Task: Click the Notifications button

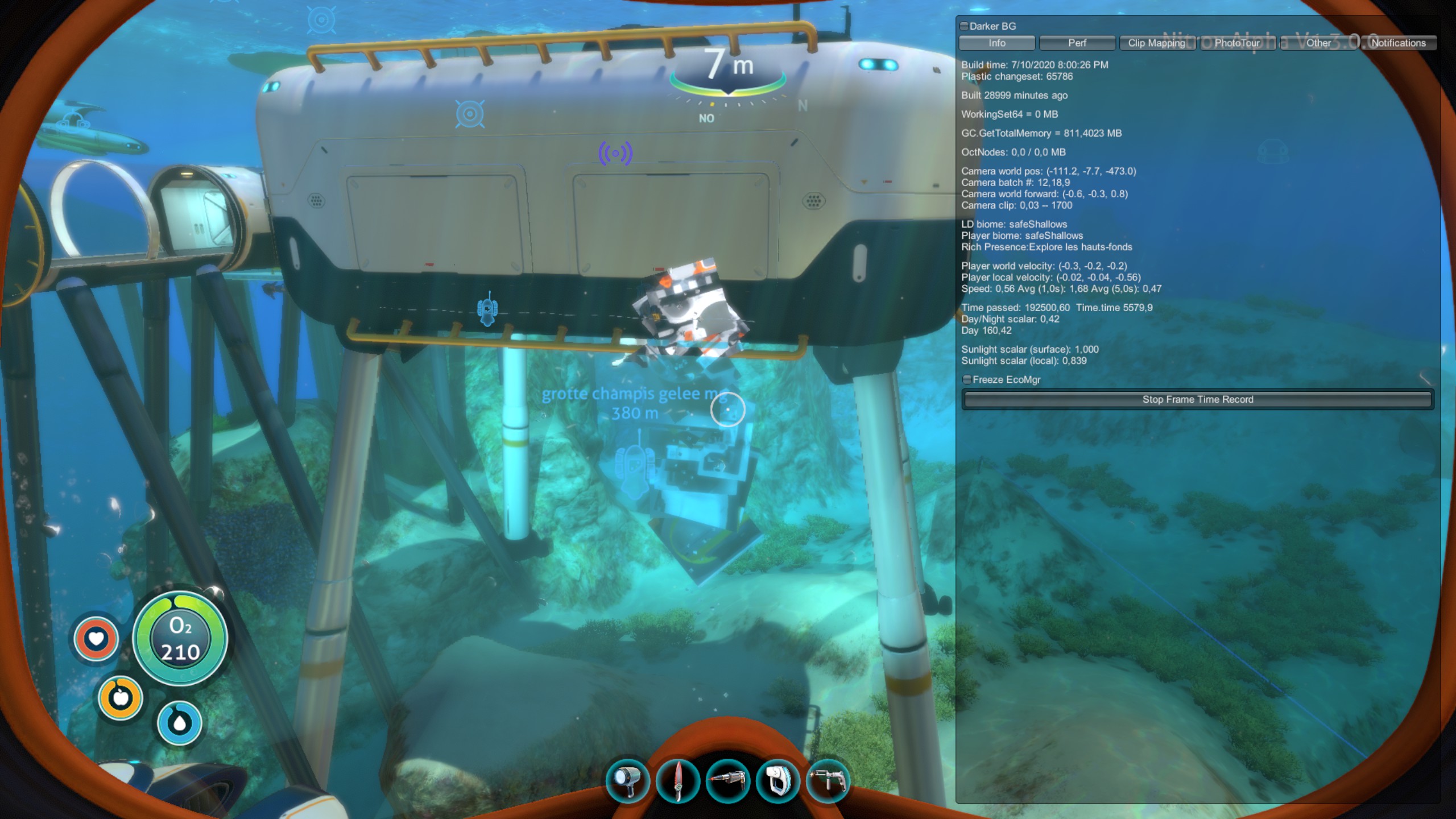Action: tap(1398, 43)
